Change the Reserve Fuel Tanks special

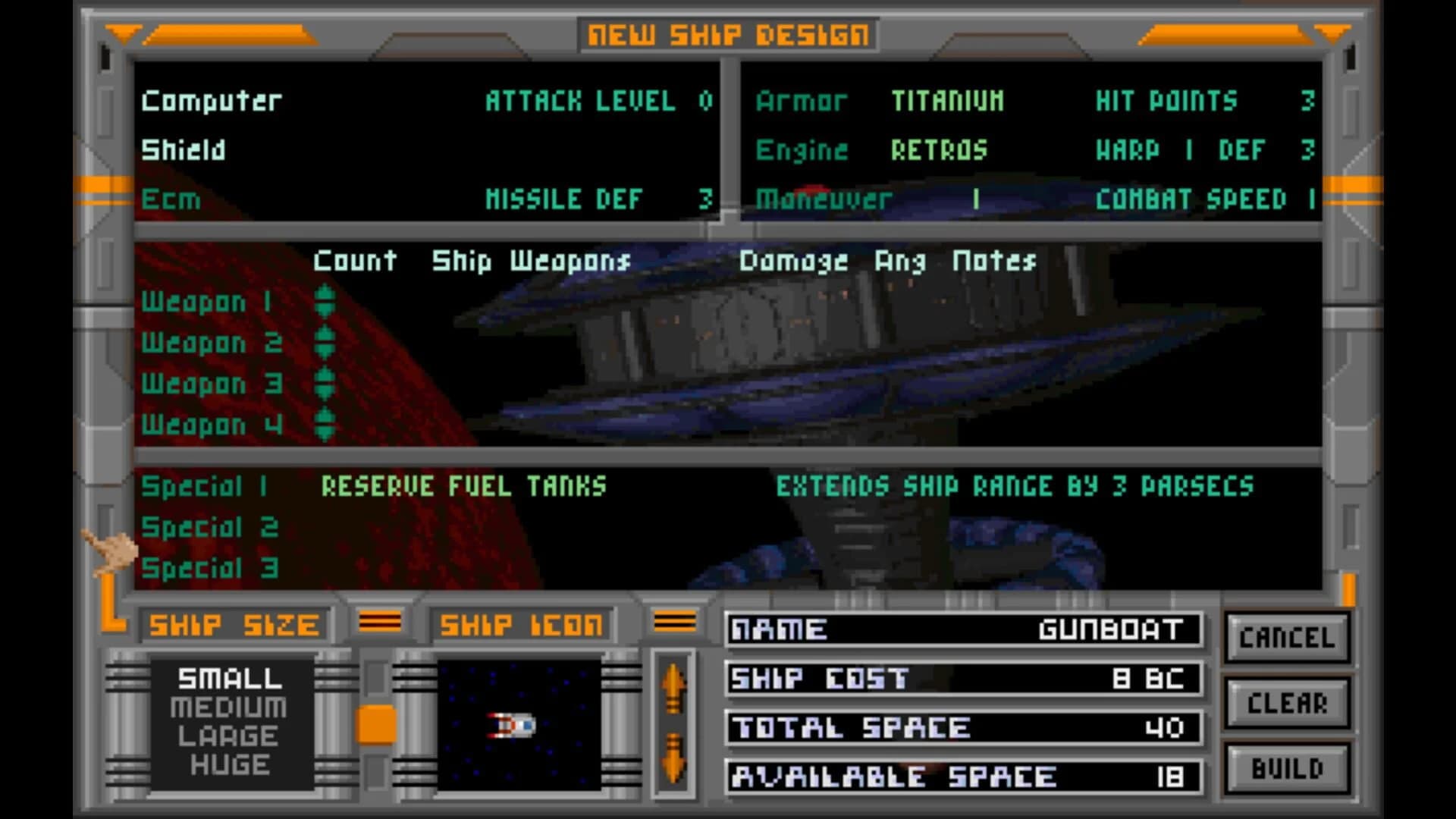pos(463,486)
